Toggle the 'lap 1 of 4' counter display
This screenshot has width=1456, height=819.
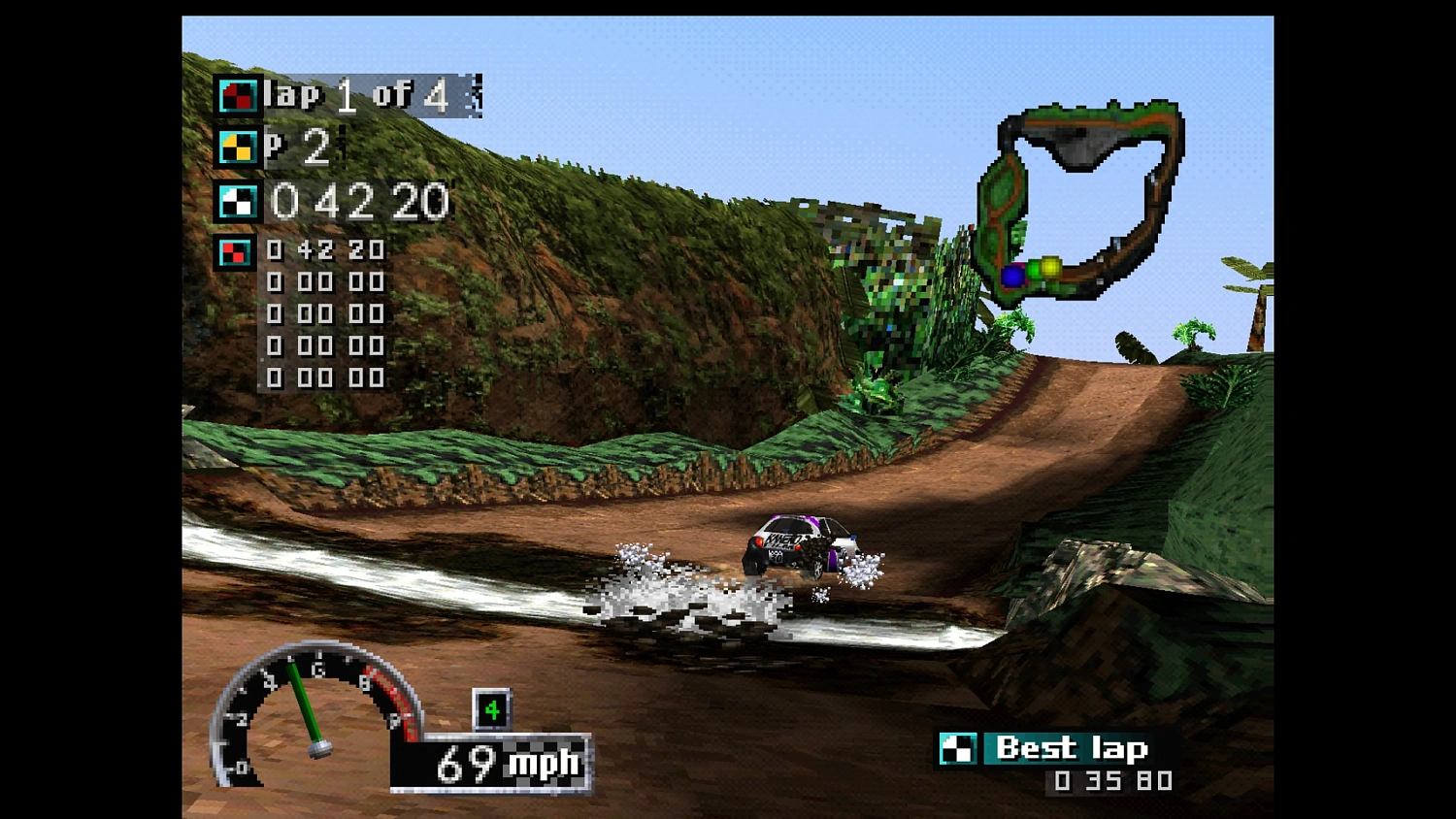point(354,95)
